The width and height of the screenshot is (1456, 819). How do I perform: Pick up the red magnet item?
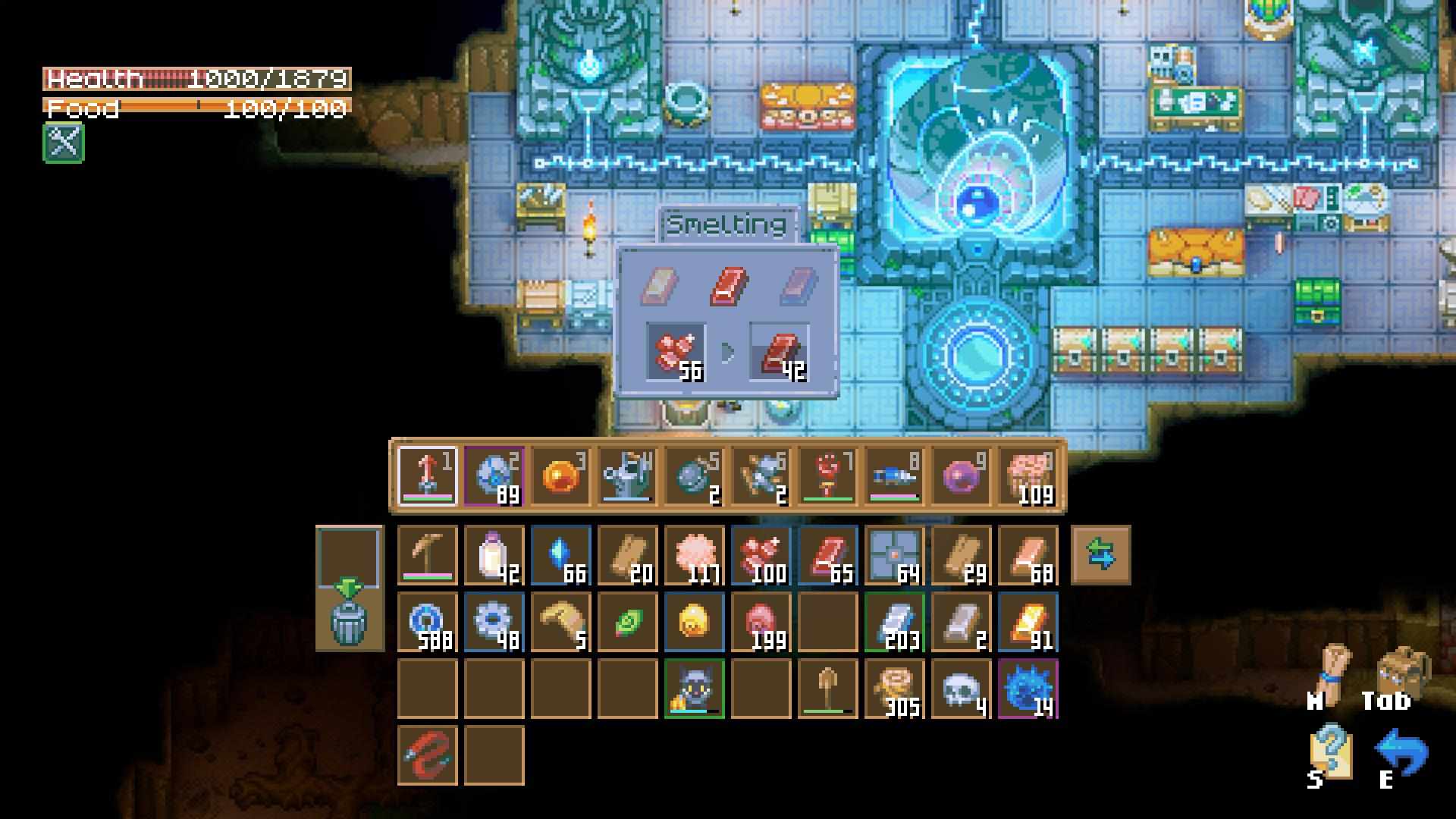428,756
